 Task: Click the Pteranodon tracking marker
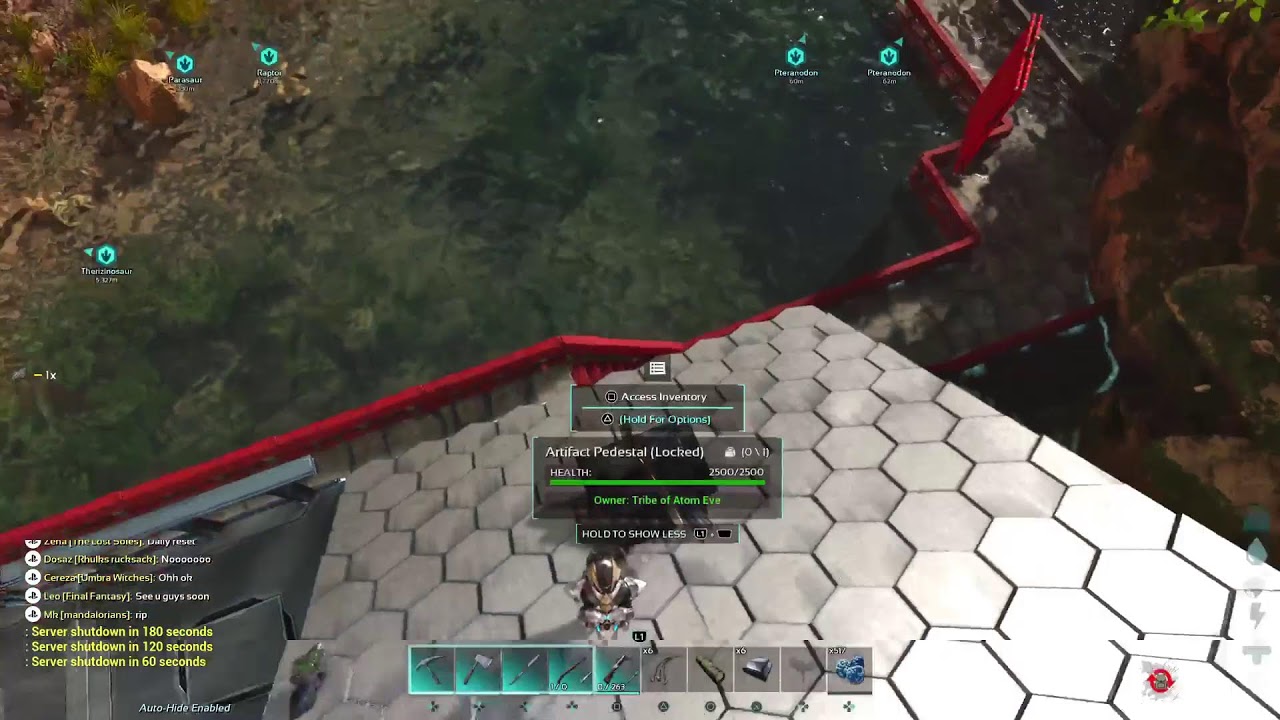pyautogui.click(x=795, y=57)
